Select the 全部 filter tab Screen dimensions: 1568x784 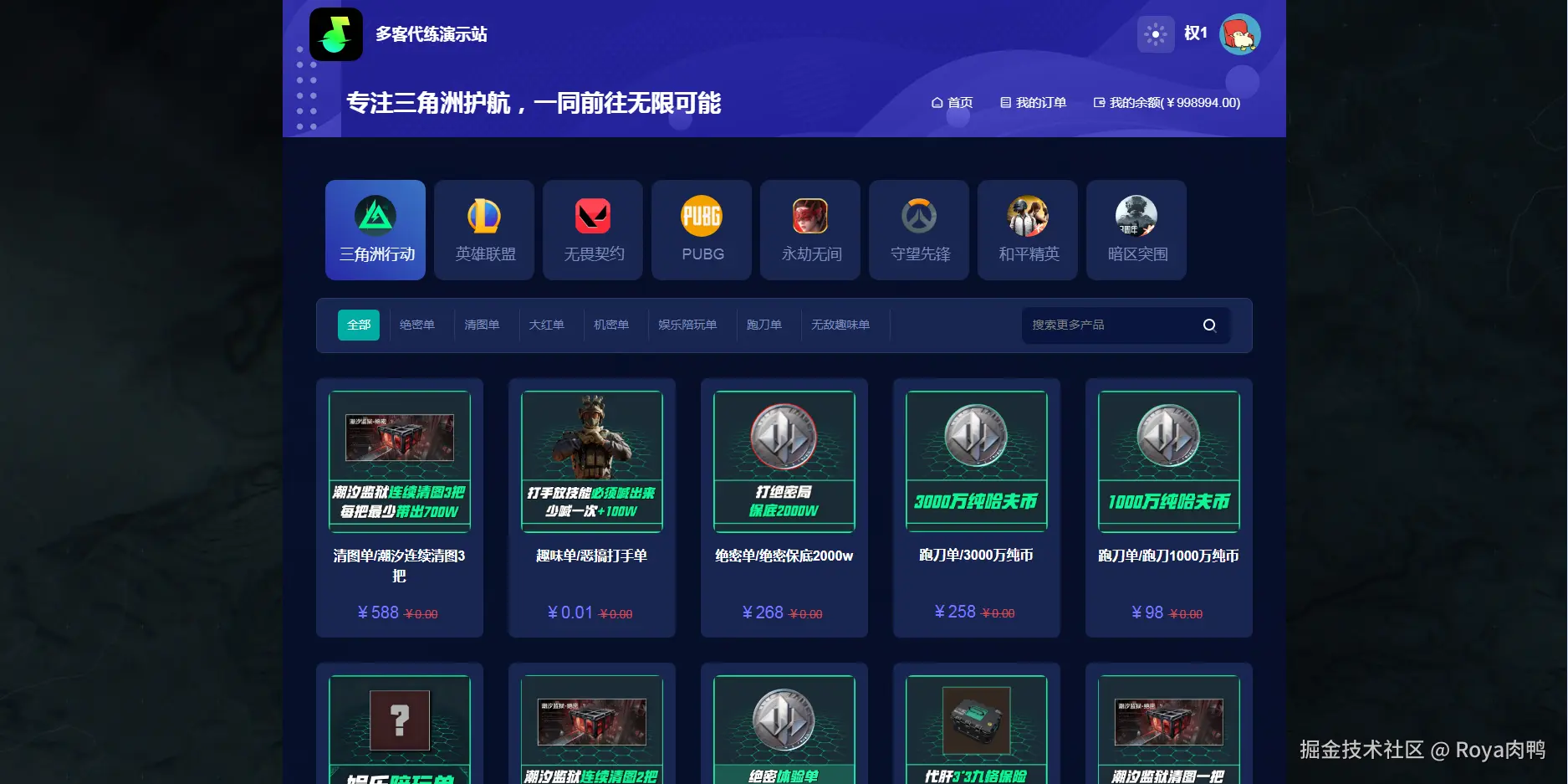pos(358,325)
